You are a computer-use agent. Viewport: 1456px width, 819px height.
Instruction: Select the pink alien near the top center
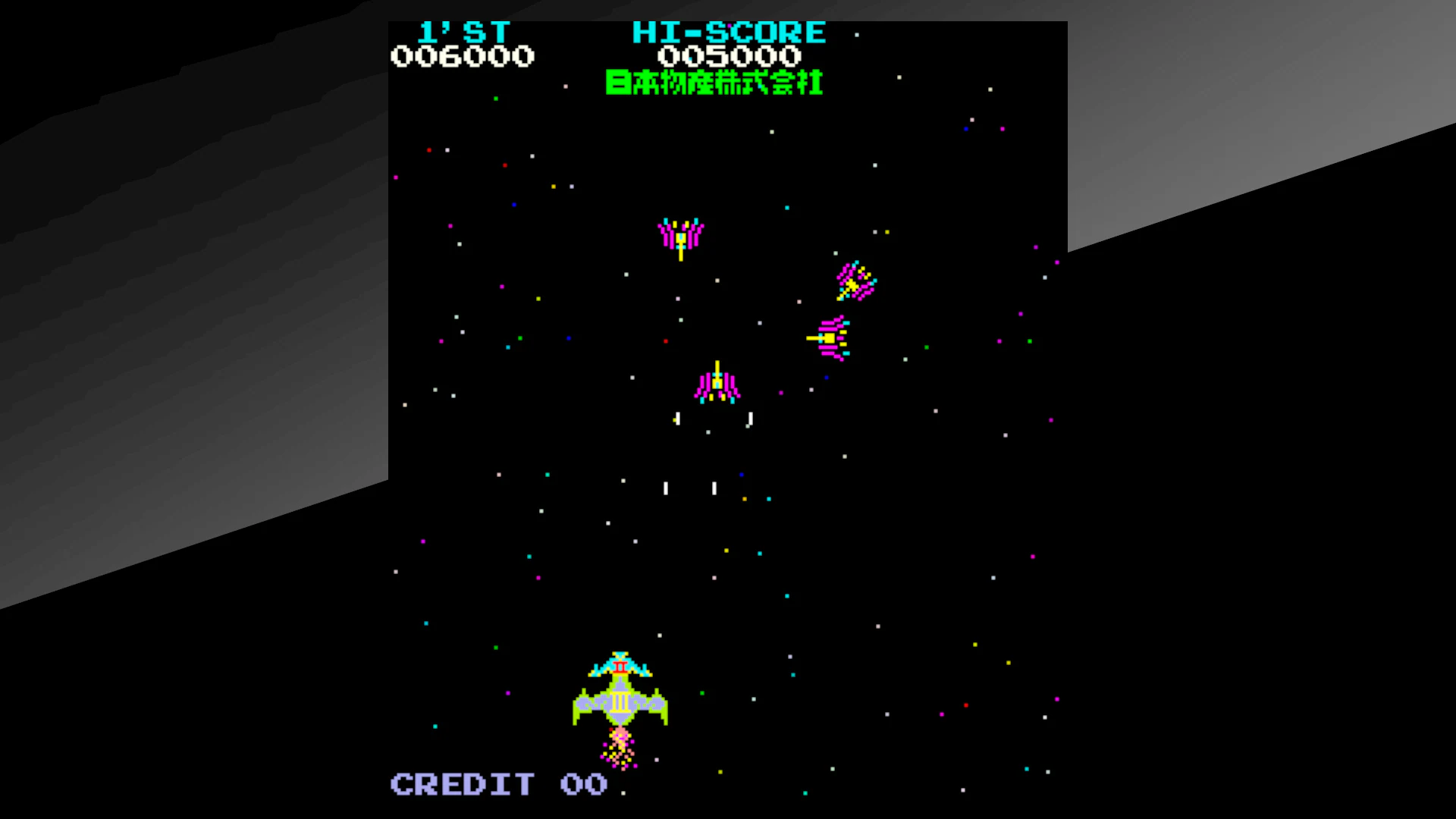click(x=681, y=235)
